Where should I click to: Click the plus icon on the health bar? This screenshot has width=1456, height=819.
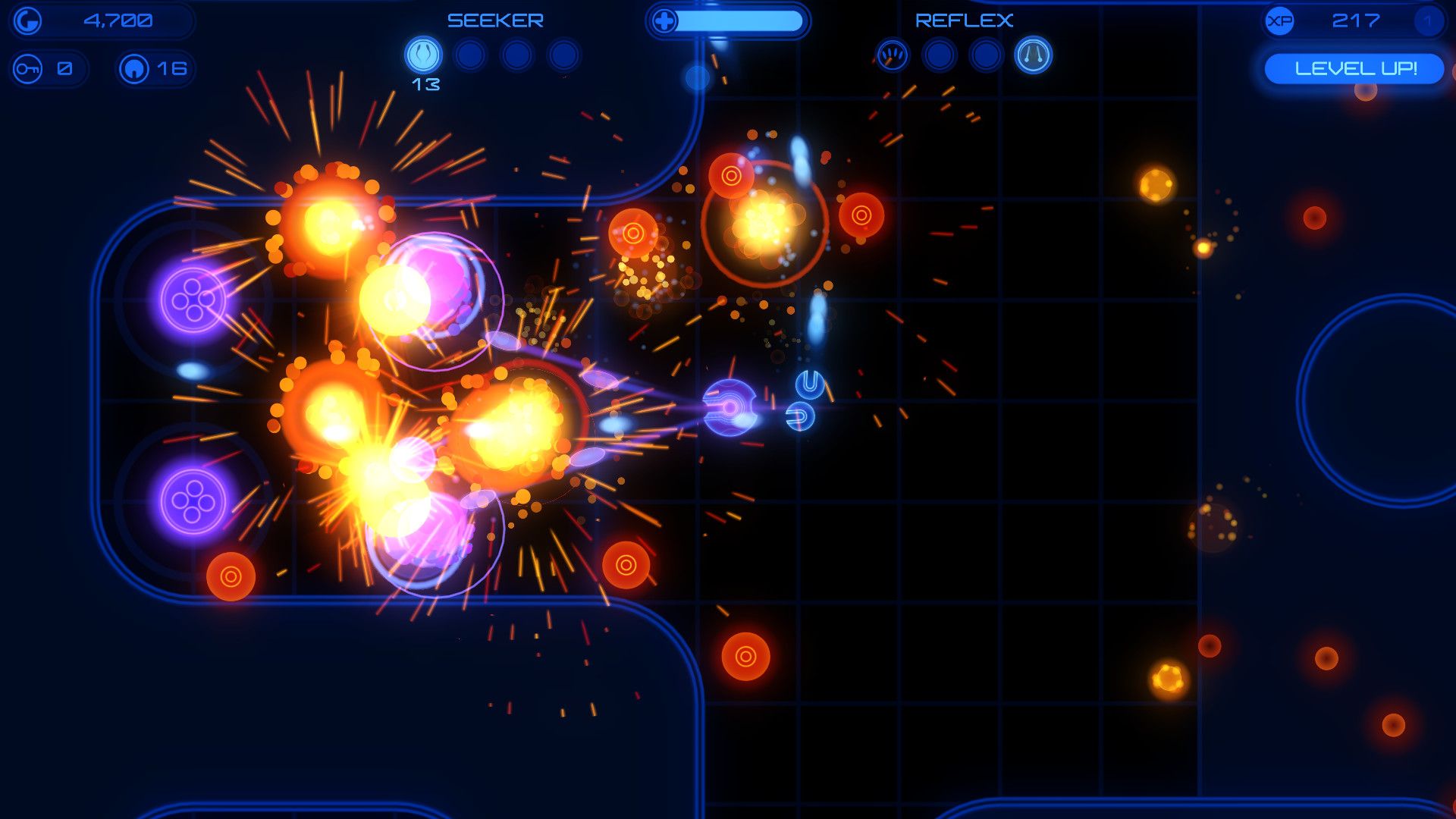(666, 21)
